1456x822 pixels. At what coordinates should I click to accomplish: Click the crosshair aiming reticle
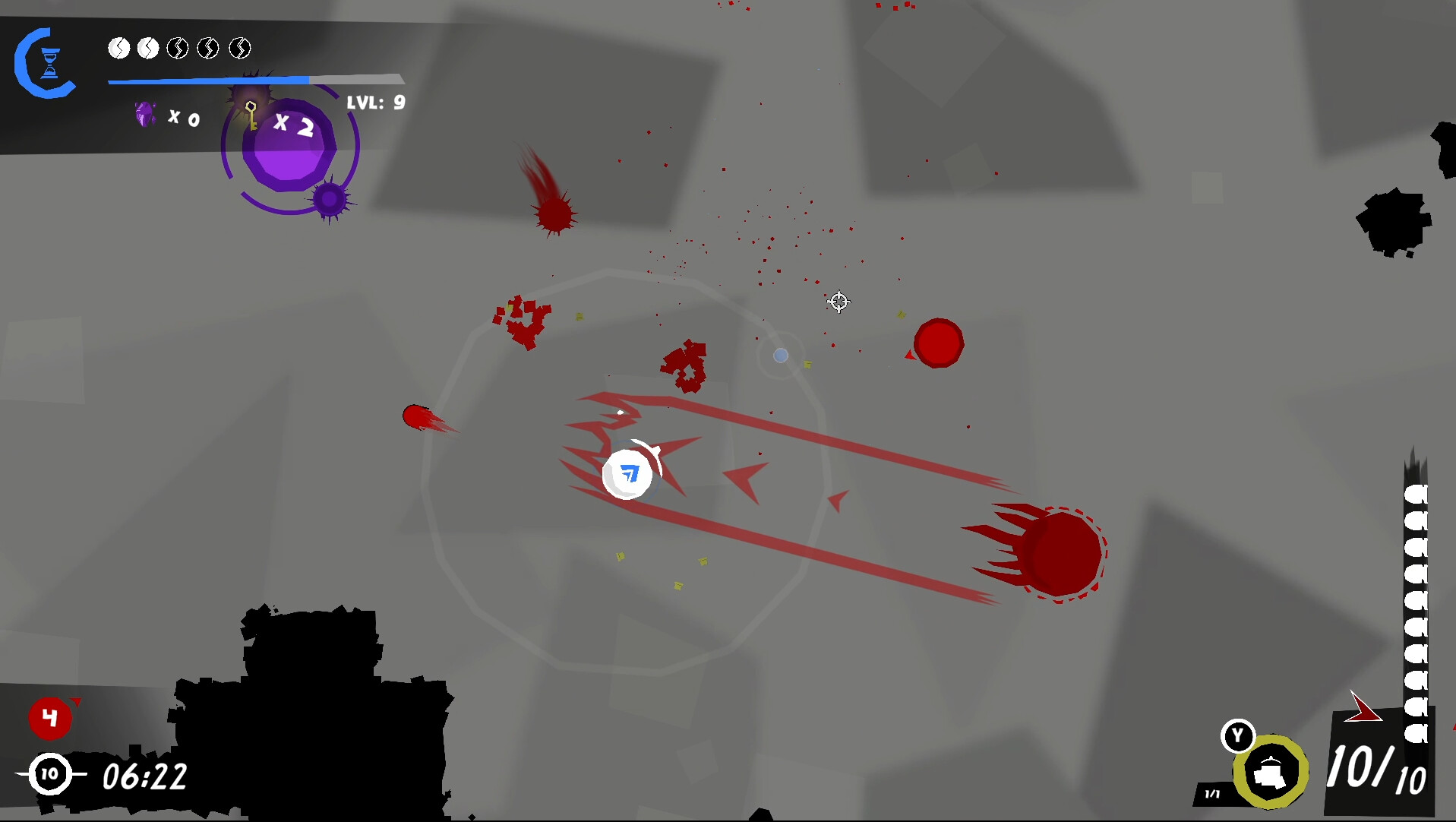(839, 302)
